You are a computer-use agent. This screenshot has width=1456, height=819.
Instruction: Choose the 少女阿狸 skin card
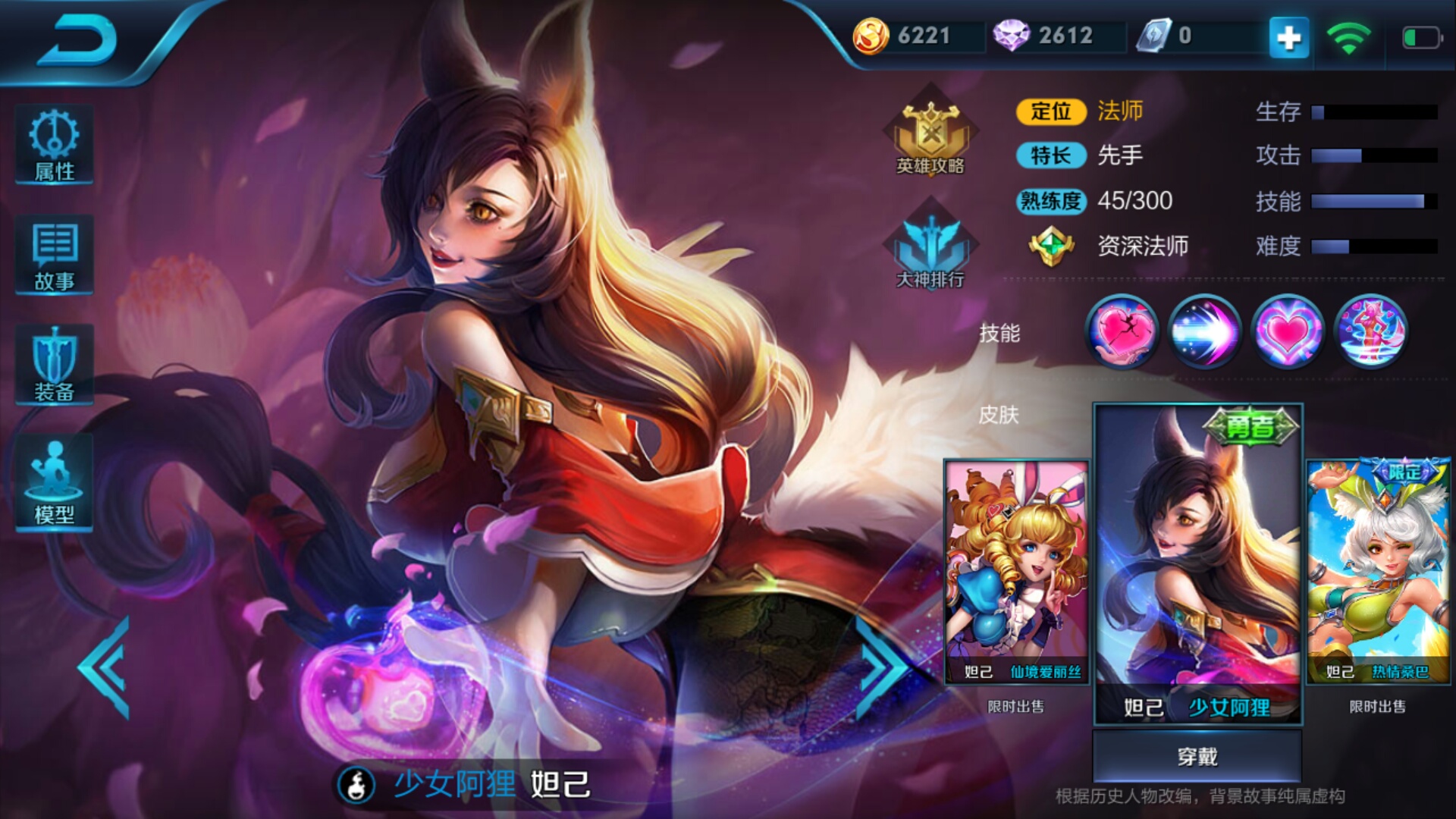1197,565
